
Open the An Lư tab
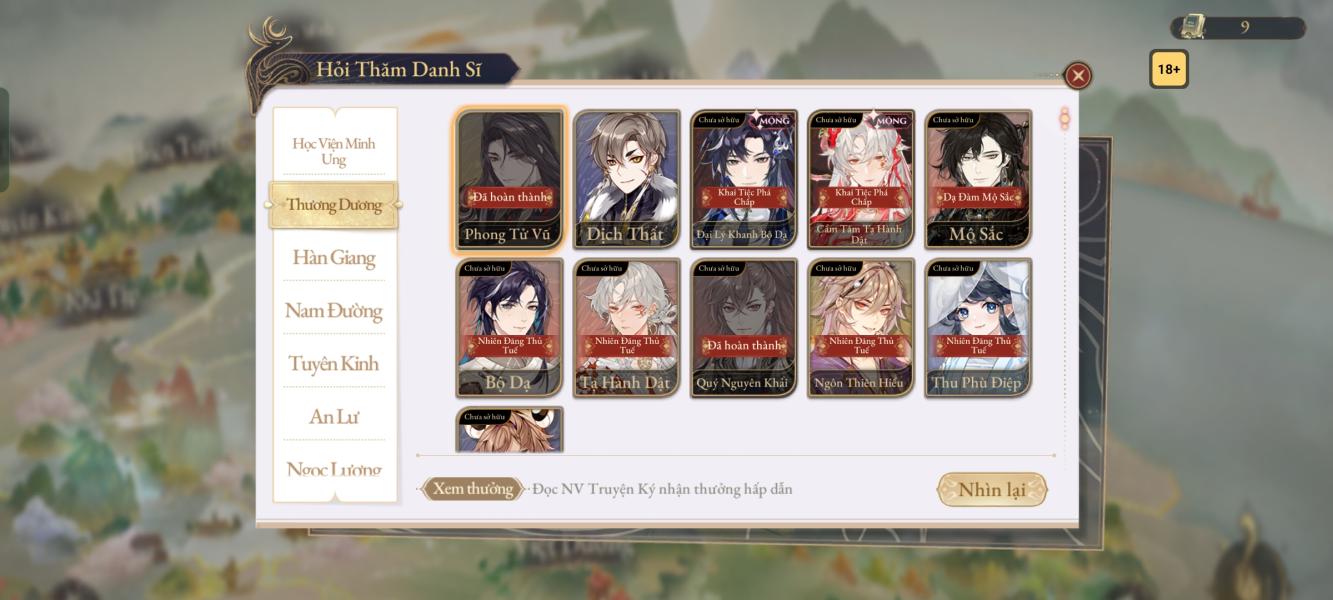click(334, 417)
